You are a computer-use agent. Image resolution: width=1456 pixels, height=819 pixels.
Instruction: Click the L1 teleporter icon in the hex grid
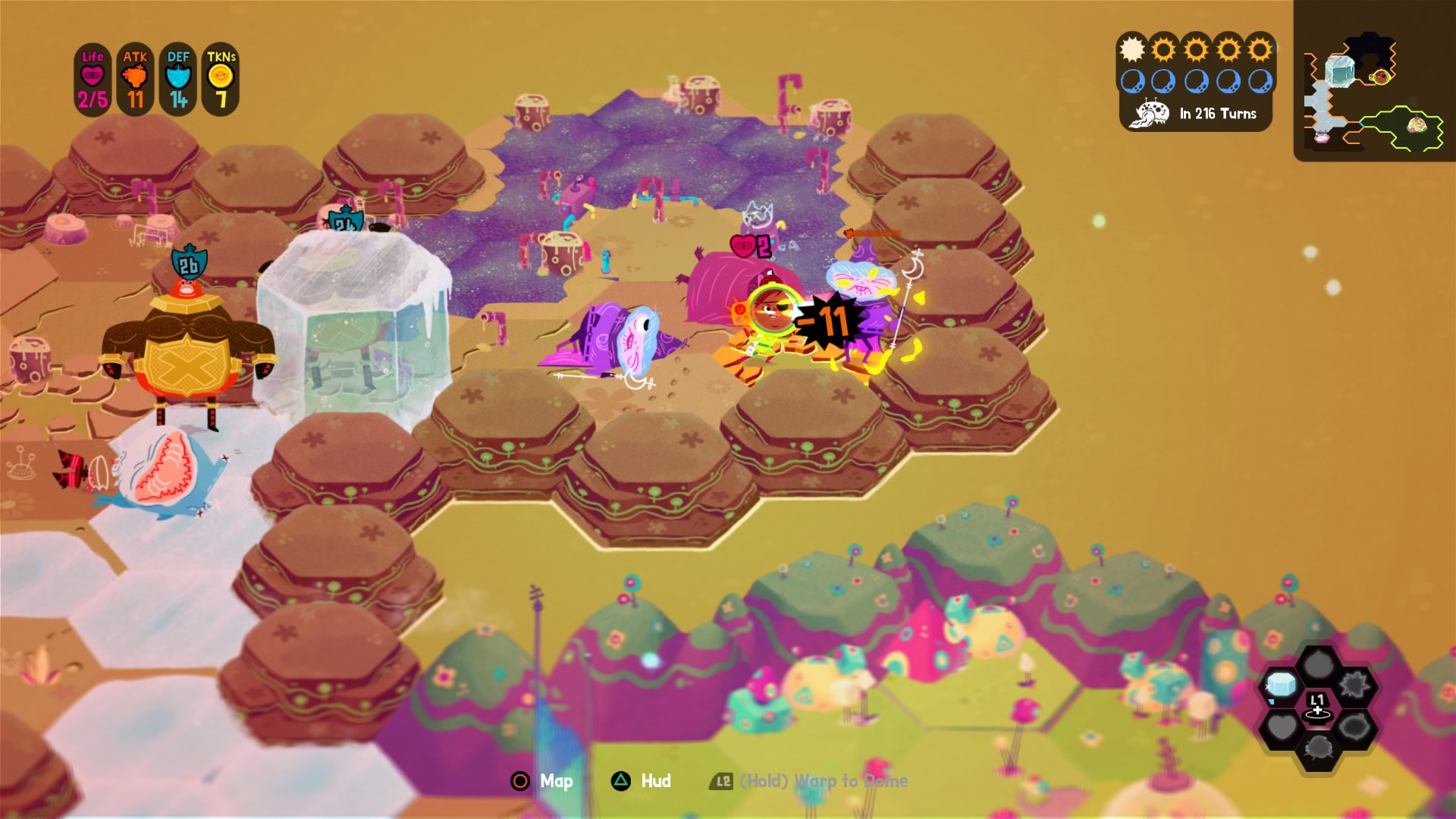1316,704
